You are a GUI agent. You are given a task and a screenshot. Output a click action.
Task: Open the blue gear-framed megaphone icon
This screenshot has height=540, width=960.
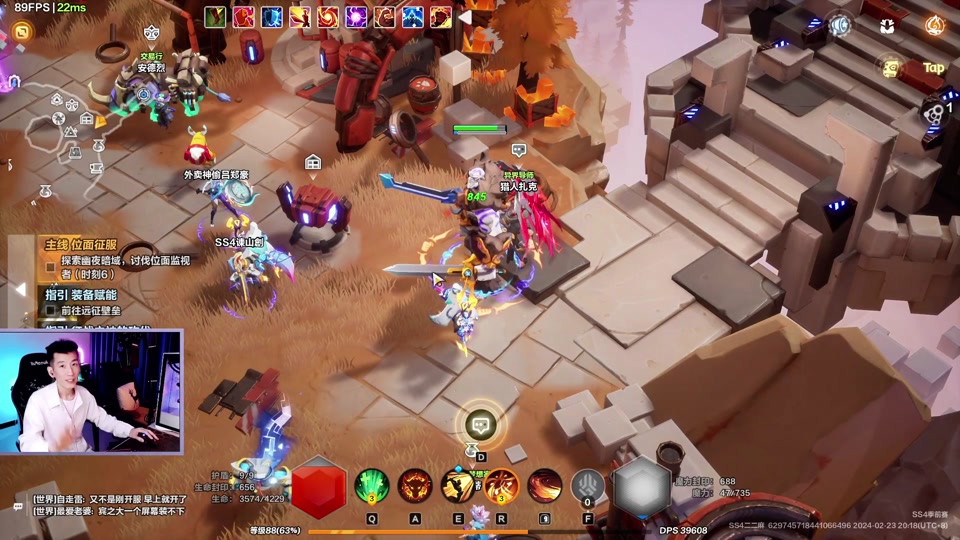pos(840,25)
